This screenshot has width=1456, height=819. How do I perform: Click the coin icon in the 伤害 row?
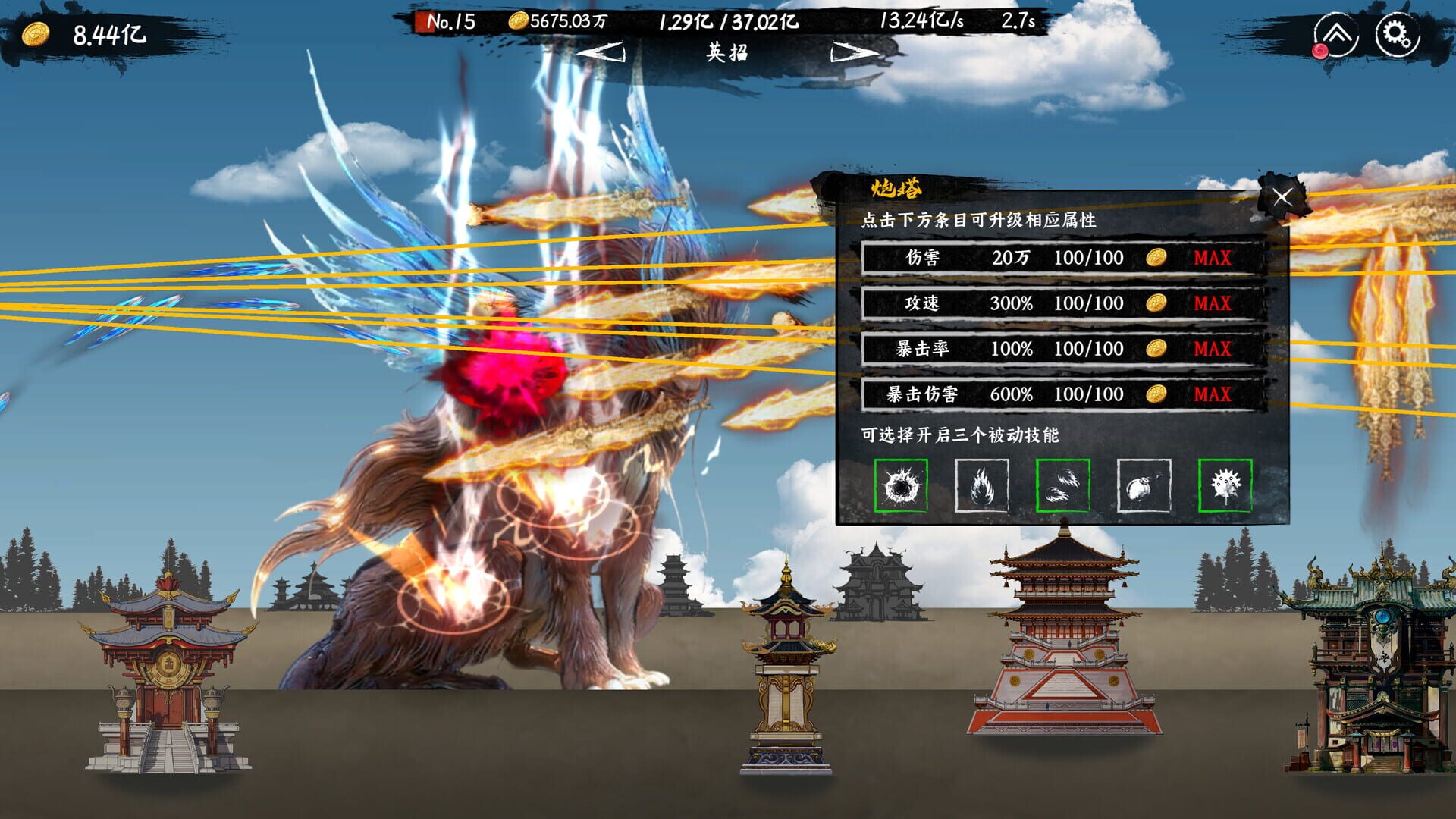click(x=1156, y=258)
